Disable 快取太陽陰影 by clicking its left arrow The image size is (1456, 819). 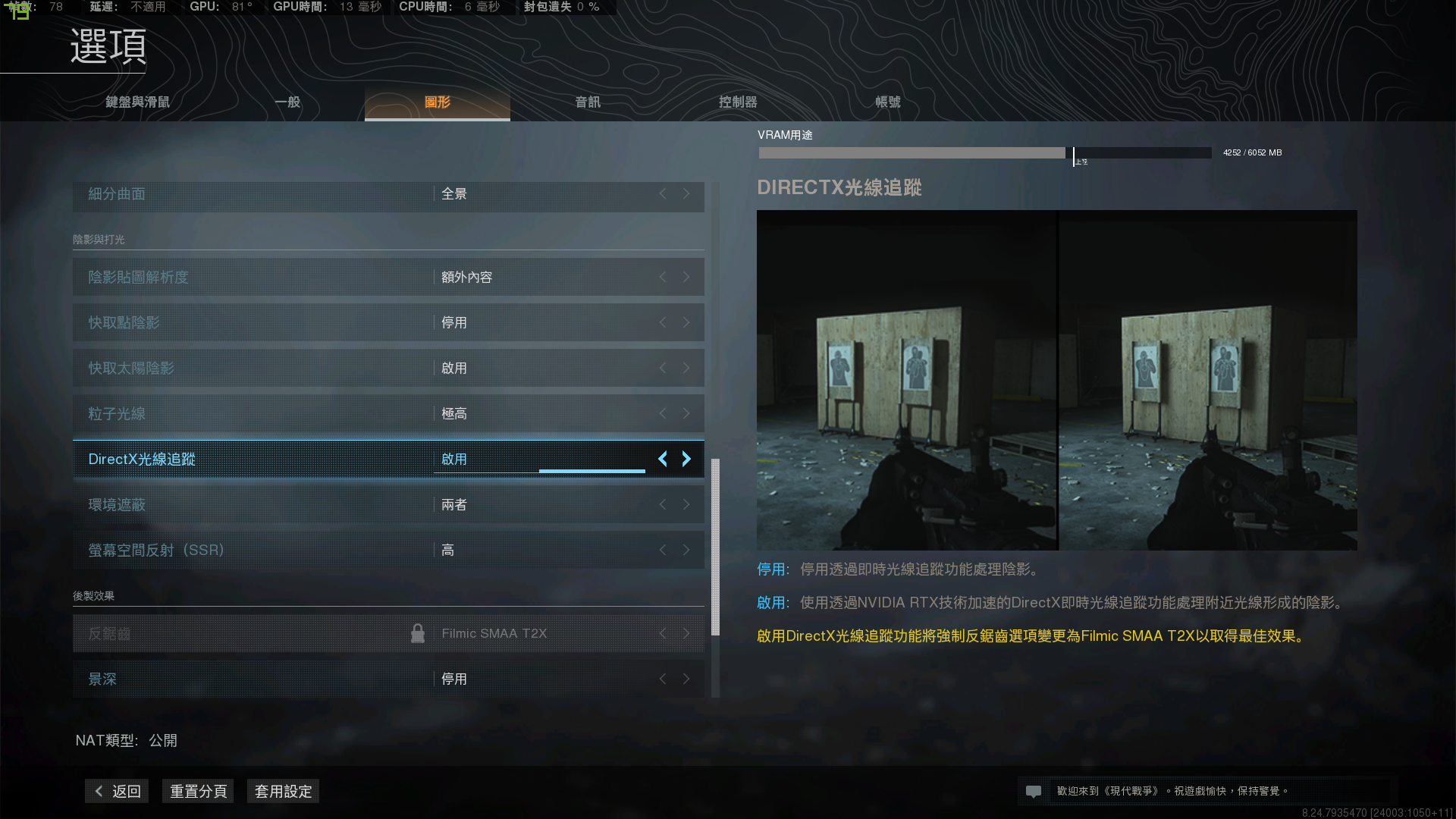tap(662, 368)
